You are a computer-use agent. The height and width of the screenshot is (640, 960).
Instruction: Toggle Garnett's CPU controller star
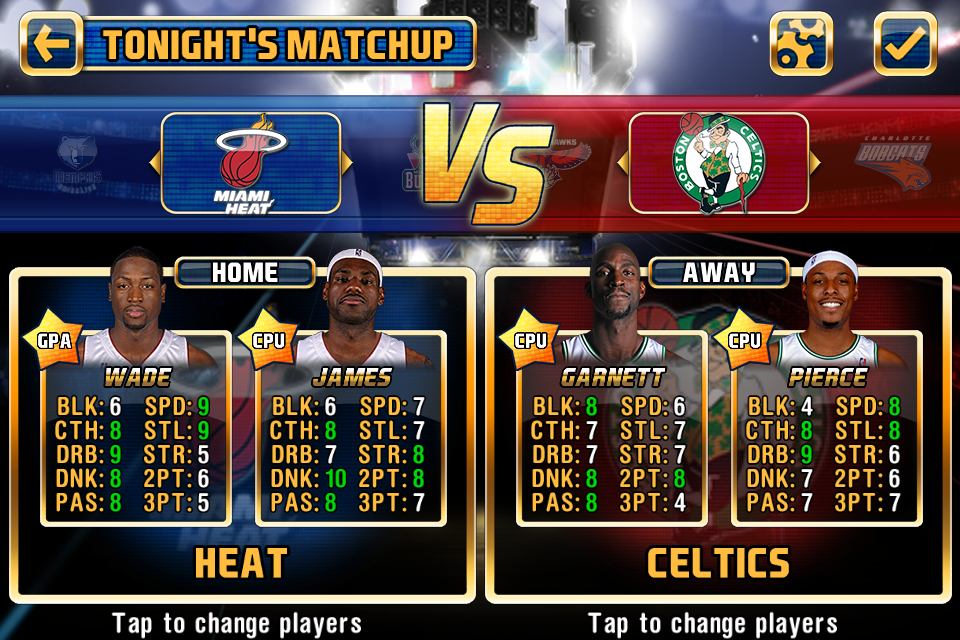point(530,340)
